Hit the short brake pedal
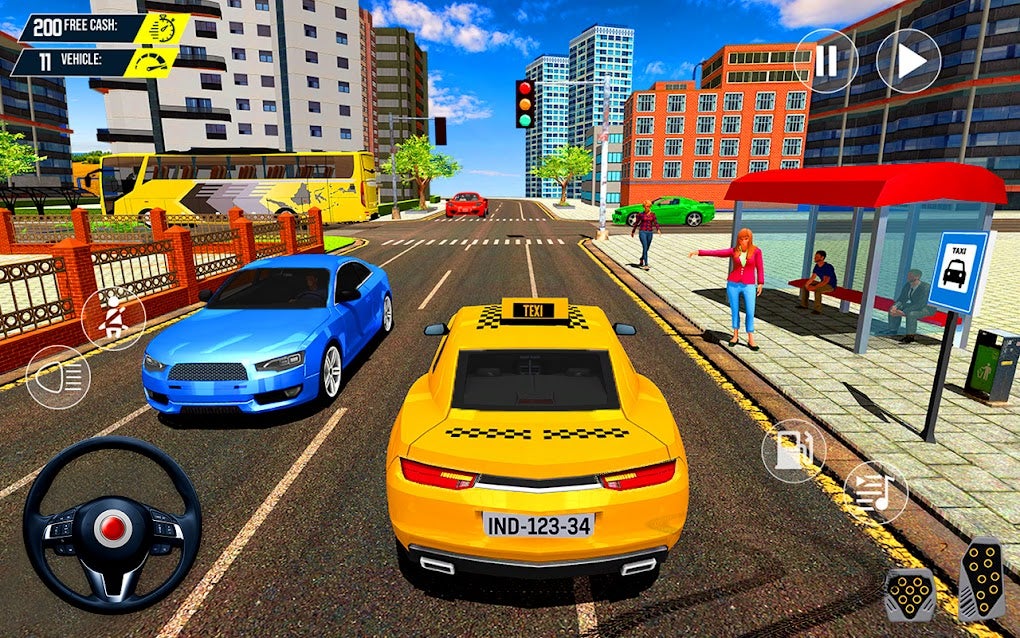 tap(909, 594)
